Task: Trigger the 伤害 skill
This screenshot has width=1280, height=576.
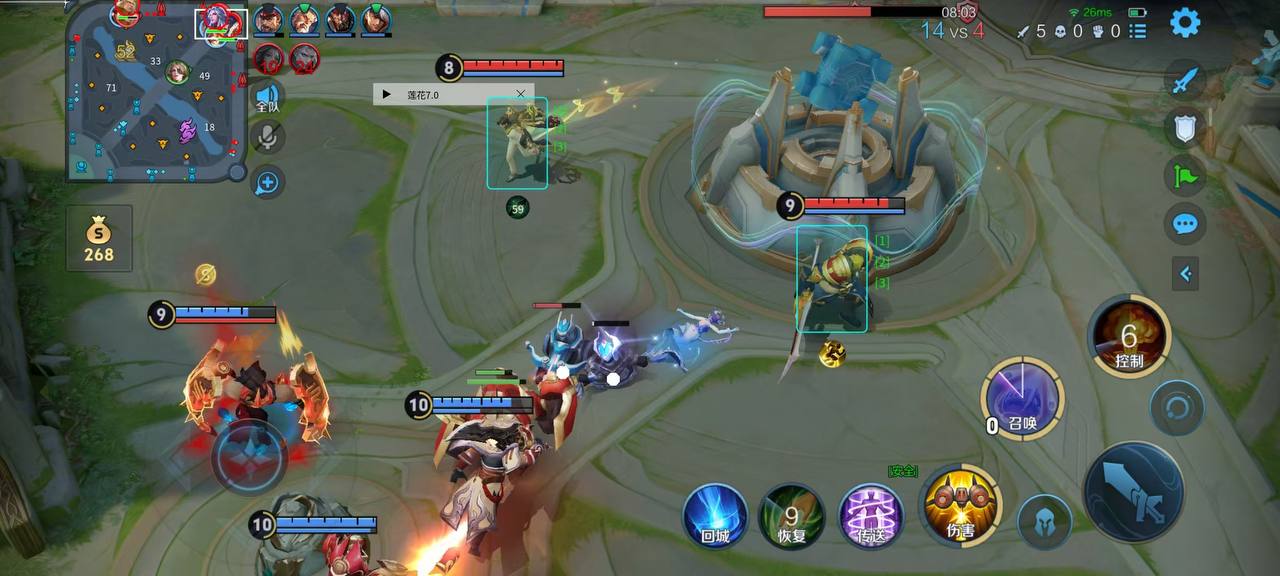Action: coord(960,505)
